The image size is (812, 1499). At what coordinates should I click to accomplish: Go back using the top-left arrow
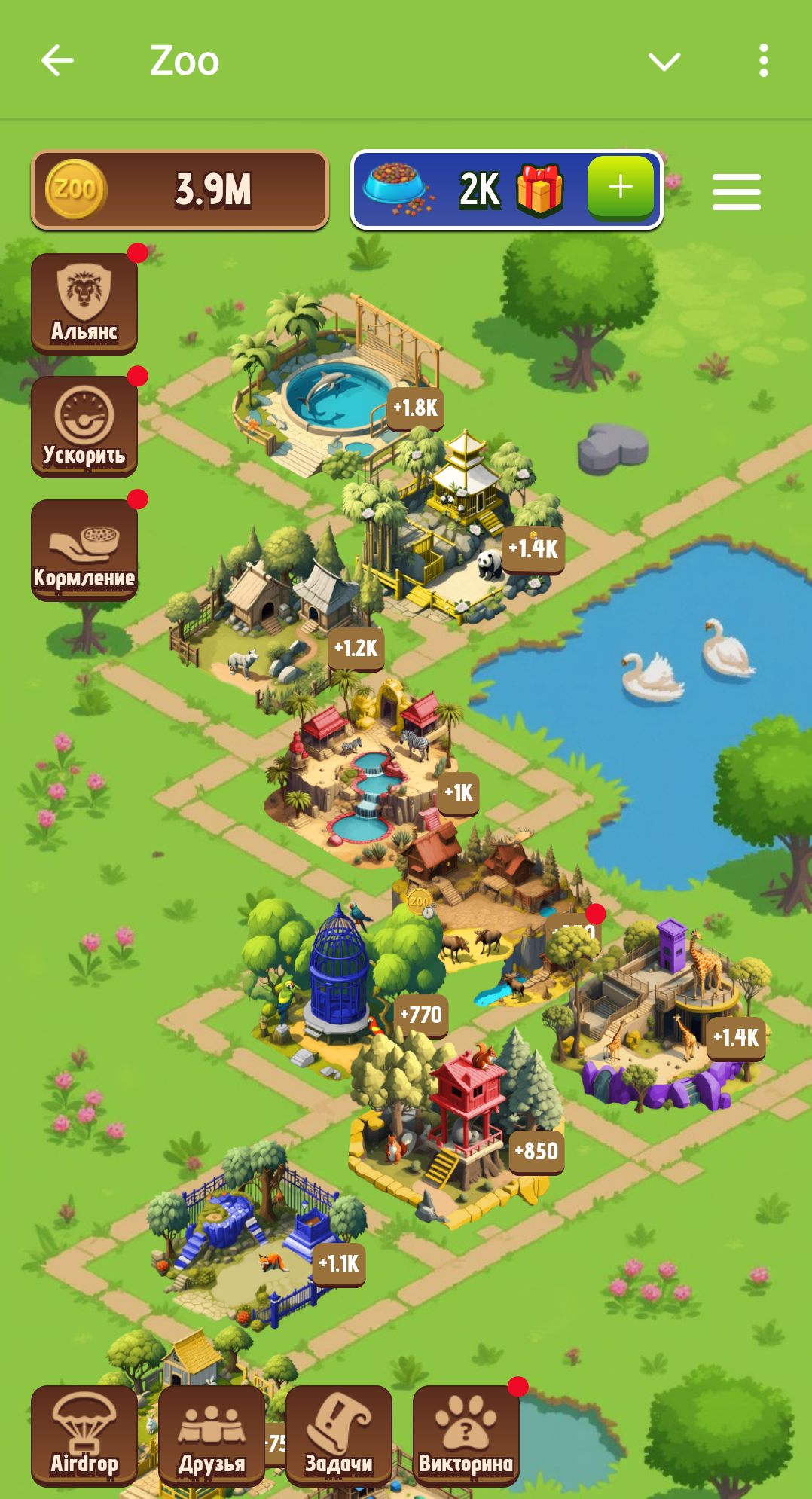coord(57,60)
